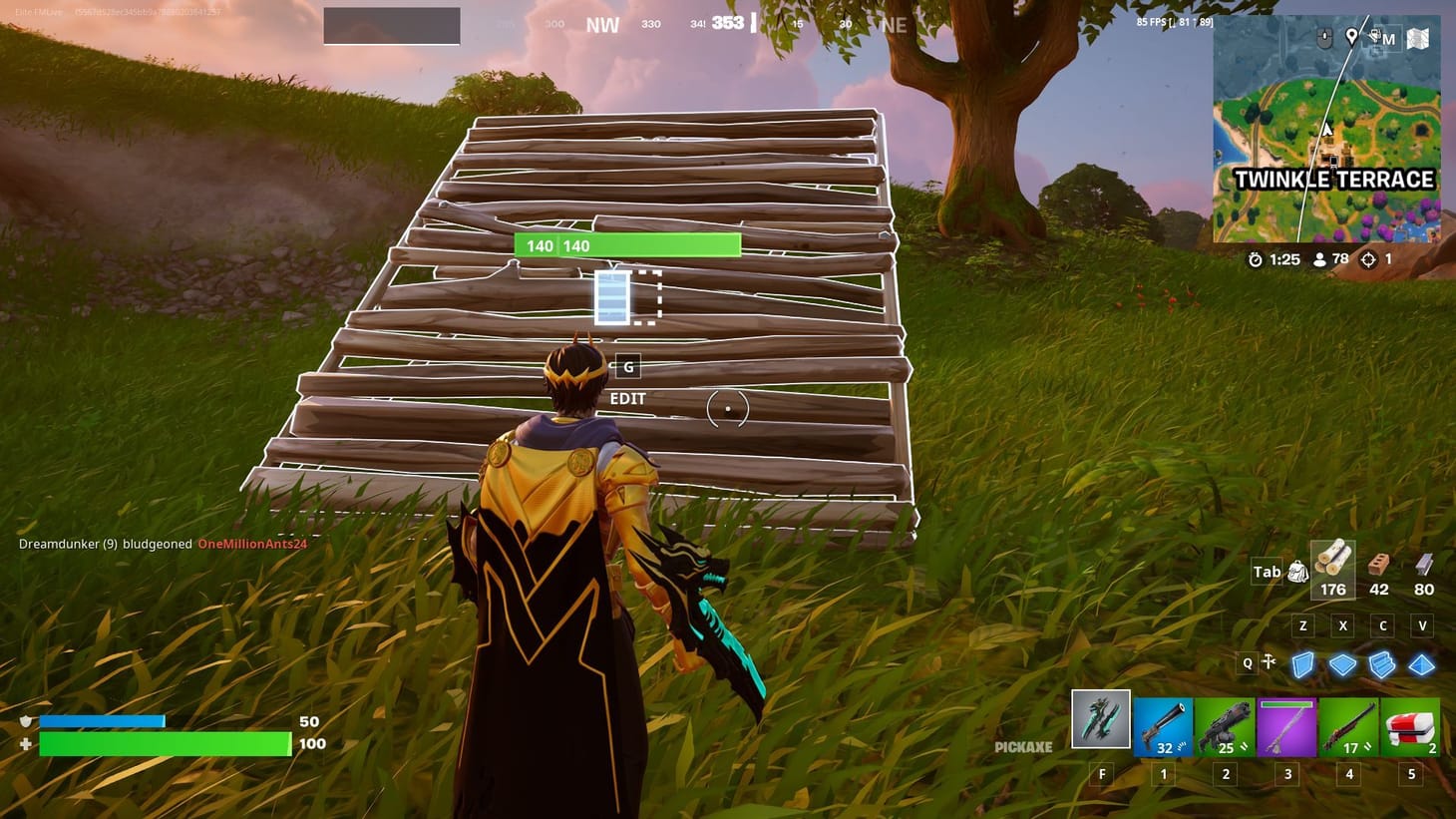1456x819 pixels.
Task: Click the metal materials icon showing 80
Action: pos(1423,566)
